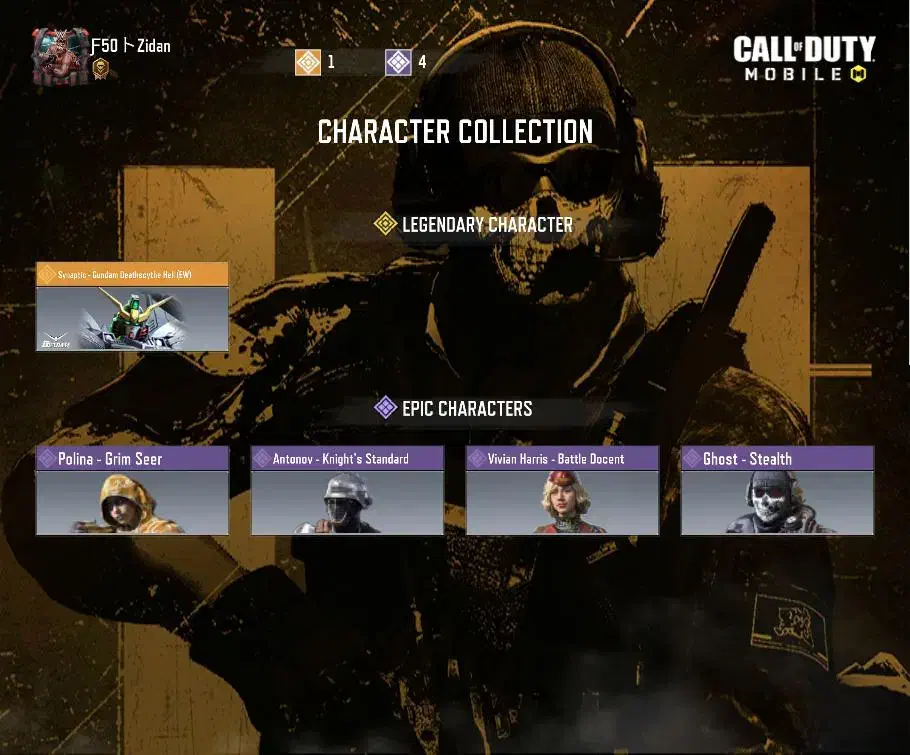This screenshot has height=755, width=910.
Task: Open the Antonov - Knight's Standard card
Action: point(347,491)
